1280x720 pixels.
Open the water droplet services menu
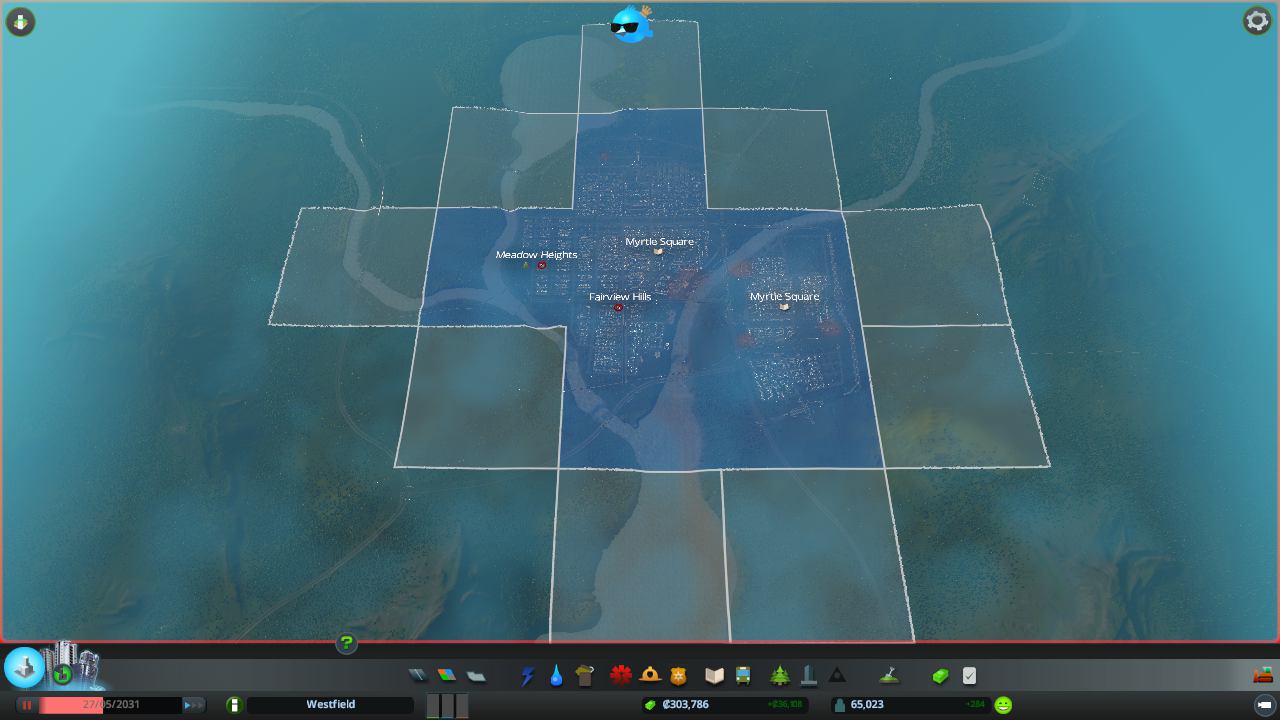pyautogui.click(x=556, y=676)
